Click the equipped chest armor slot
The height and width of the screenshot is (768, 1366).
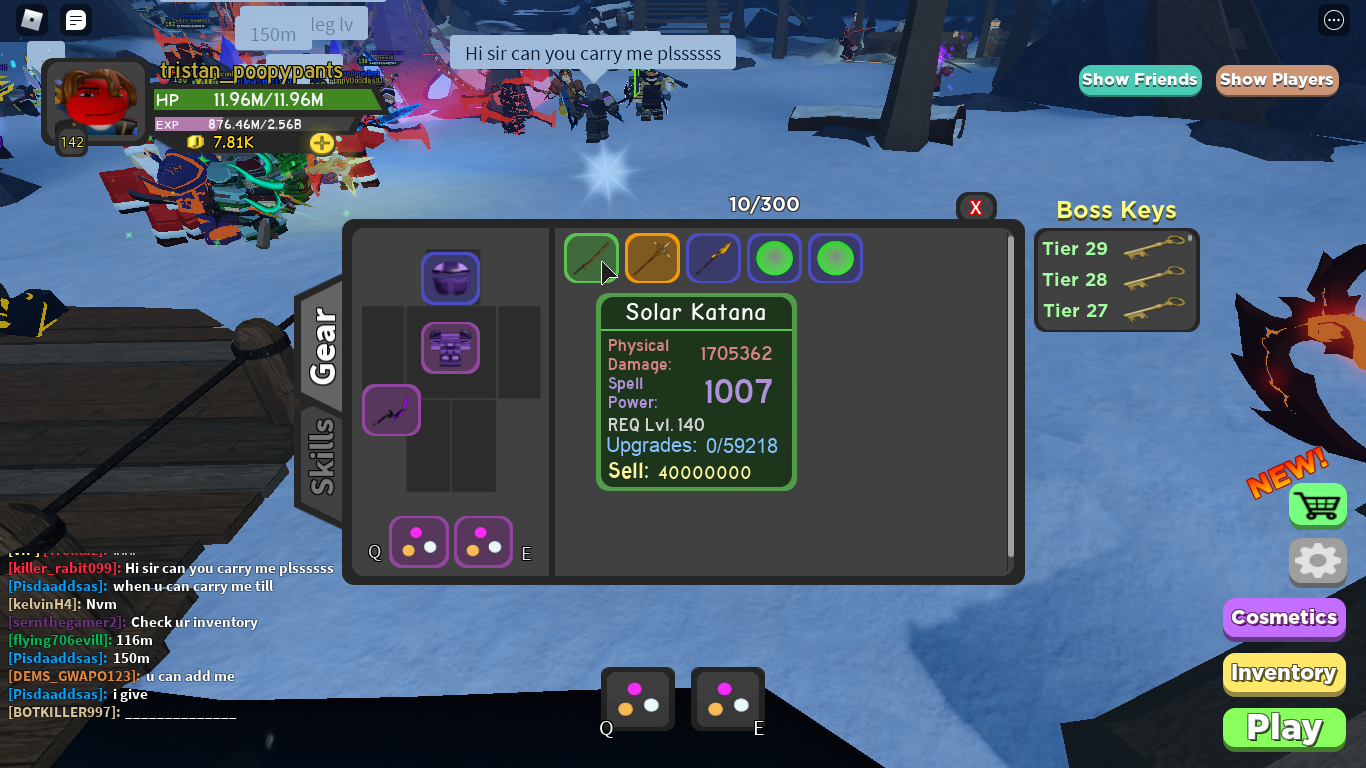[x=450, y=348]
